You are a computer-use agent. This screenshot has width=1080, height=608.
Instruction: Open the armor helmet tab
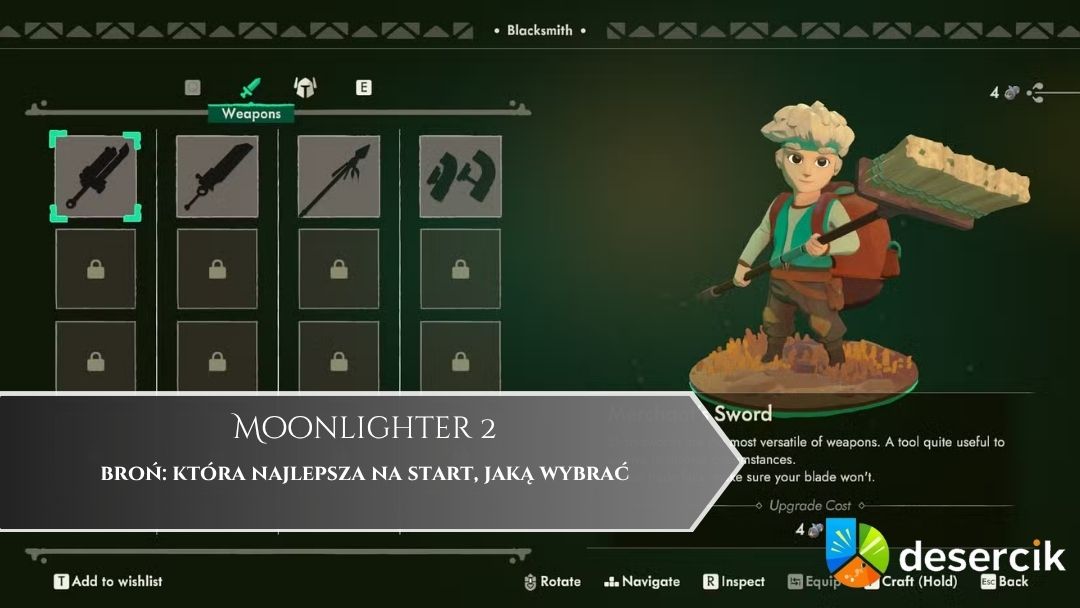click(304, 88)
